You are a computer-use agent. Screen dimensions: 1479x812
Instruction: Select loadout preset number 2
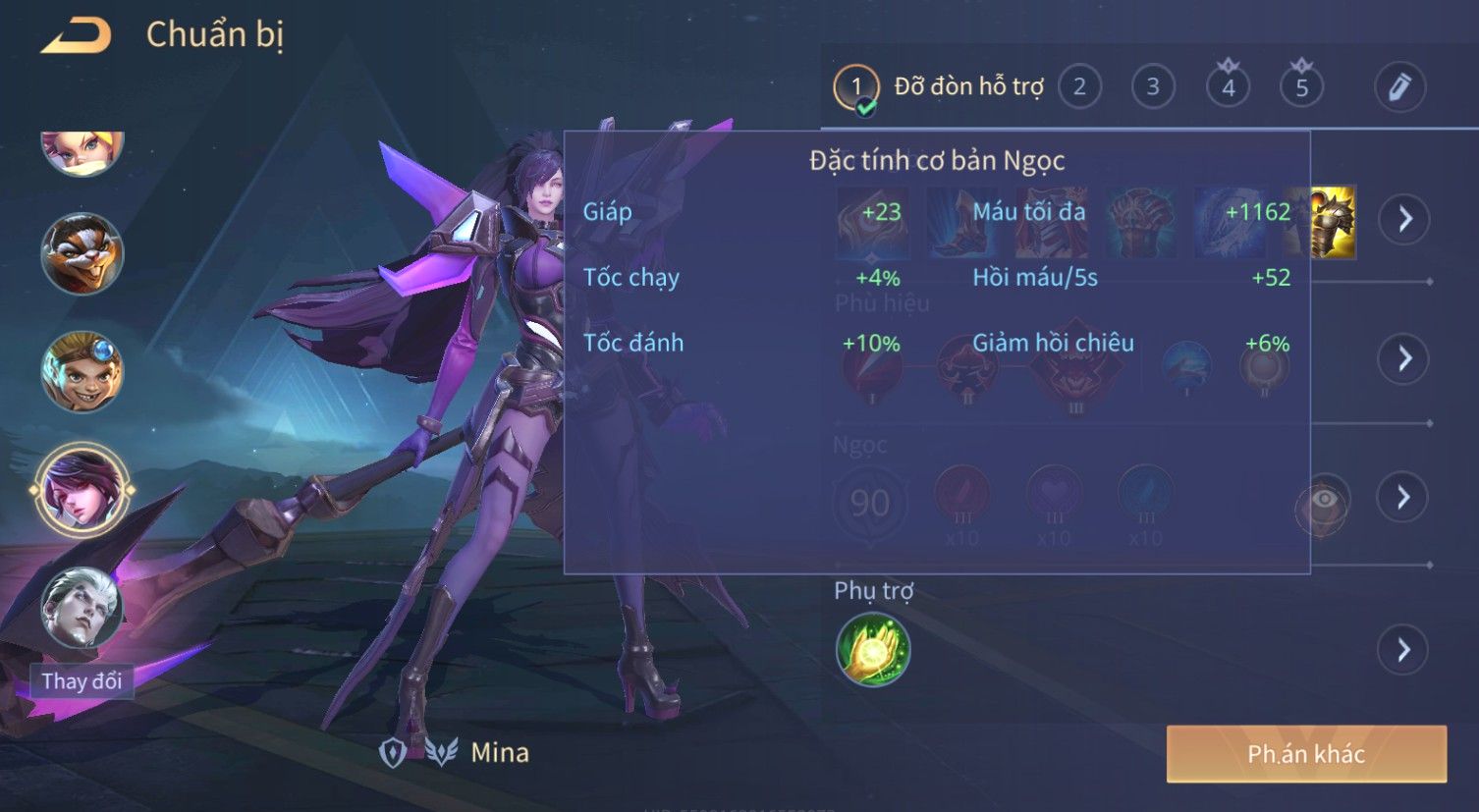click(1079, 87)
